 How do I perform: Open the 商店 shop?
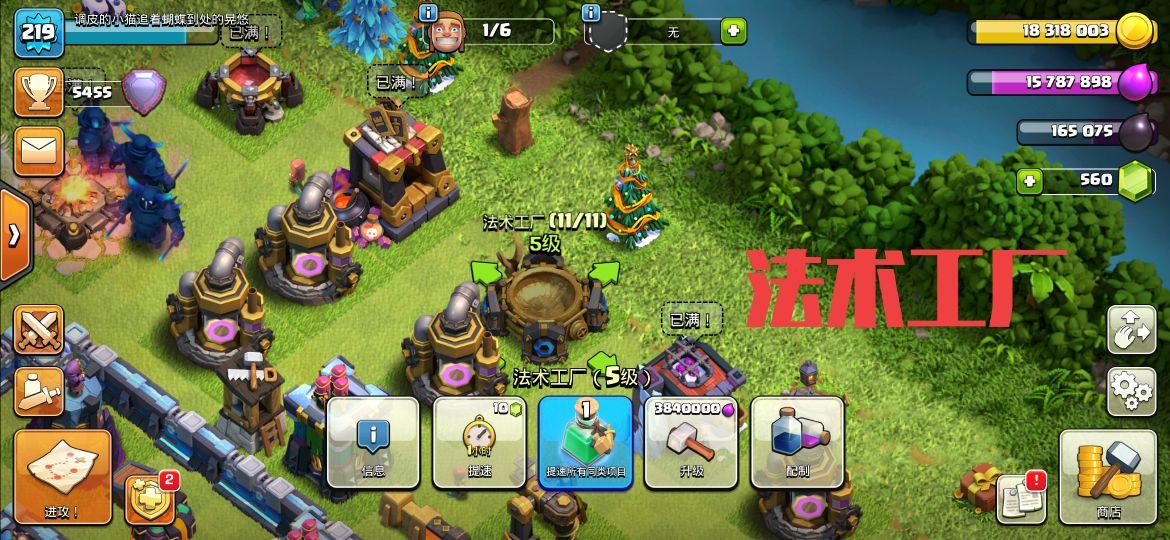[x=1107, y=477]
